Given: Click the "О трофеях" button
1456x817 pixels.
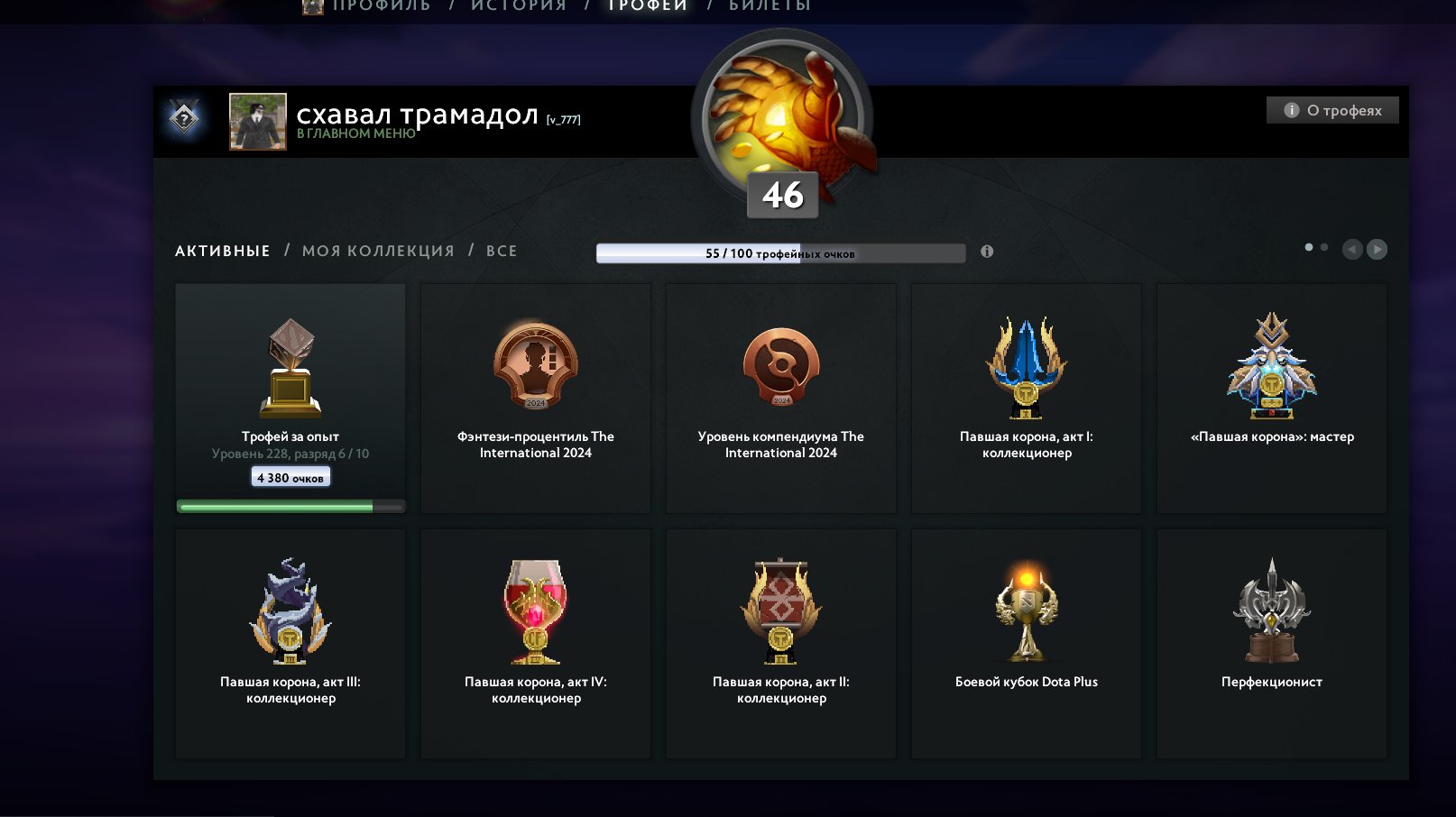Looking at the screenshot, I should [x=1331, y=110].
